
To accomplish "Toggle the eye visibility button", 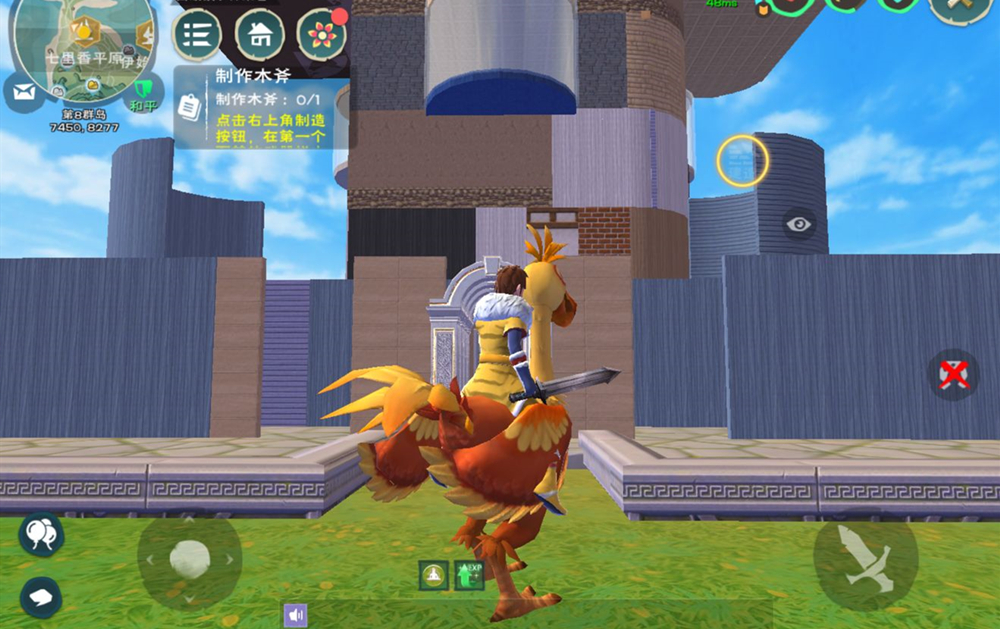I will (798, 224).
